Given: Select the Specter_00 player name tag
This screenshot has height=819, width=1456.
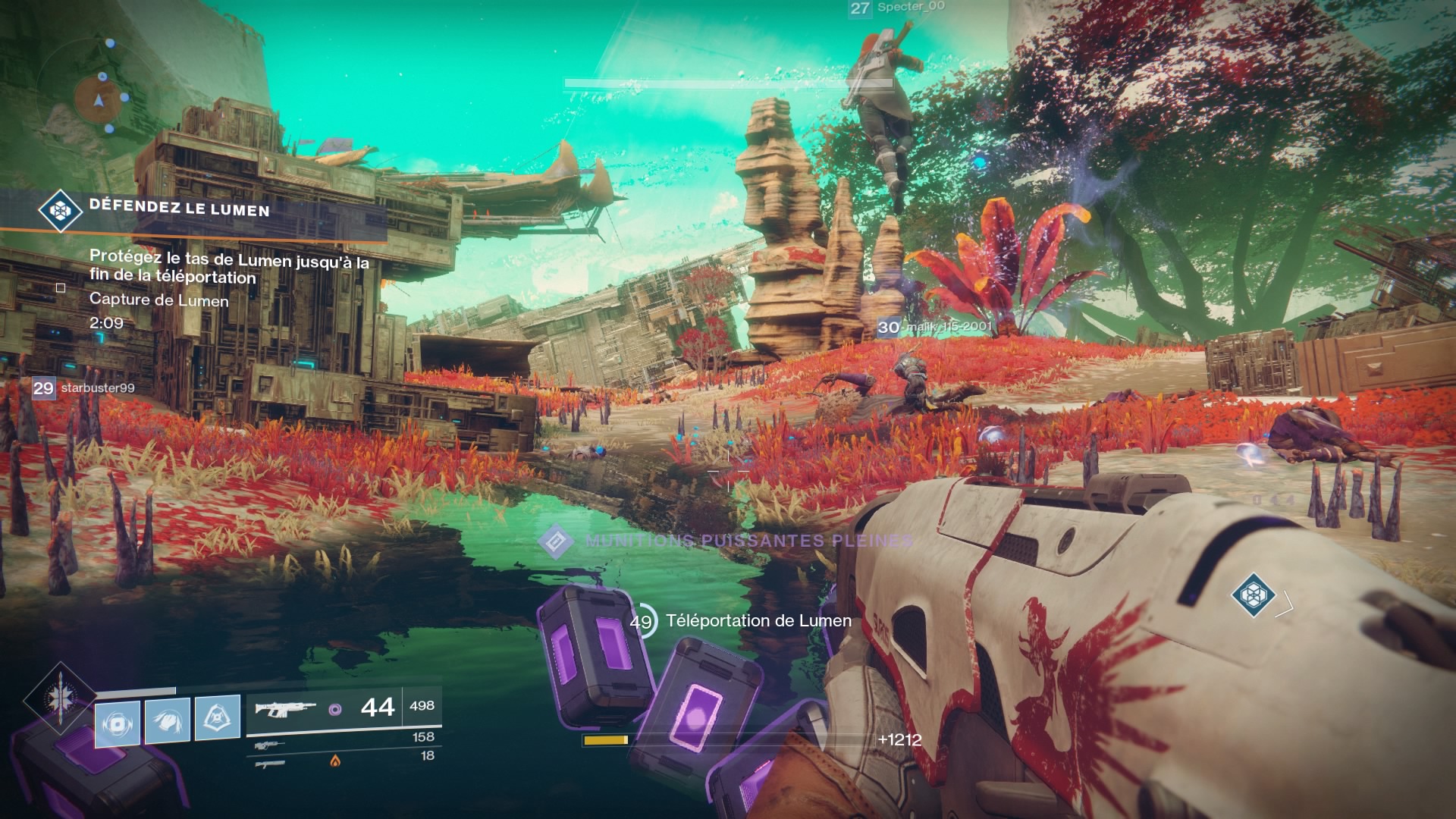Looking at the screenshot, I should tap(898, 8).
